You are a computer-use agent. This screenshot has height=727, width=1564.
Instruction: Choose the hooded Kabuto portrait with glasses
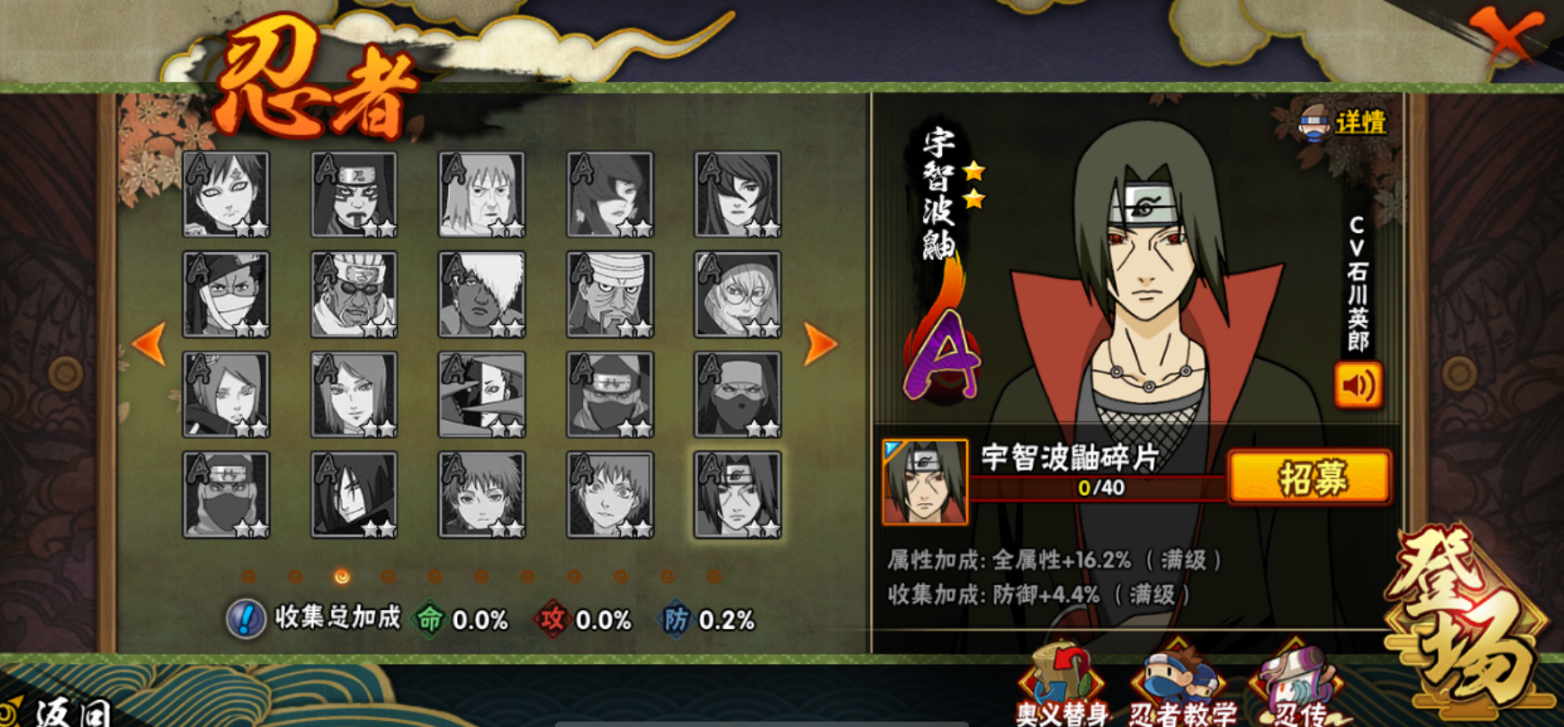point(738,294)
